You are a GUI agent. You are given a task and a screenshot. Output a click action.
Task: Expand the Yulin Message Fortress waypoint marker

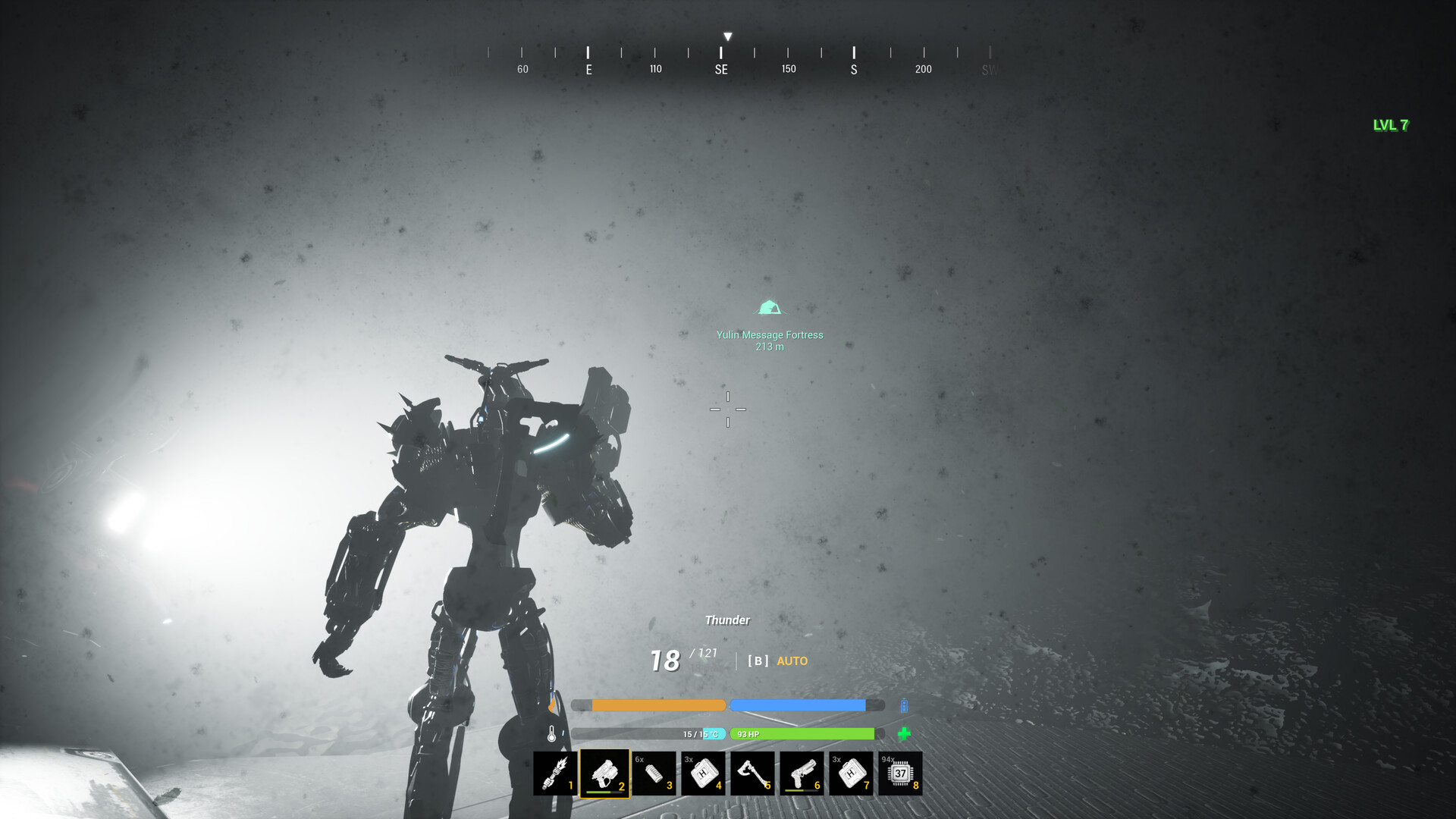[x=770, y=307]
